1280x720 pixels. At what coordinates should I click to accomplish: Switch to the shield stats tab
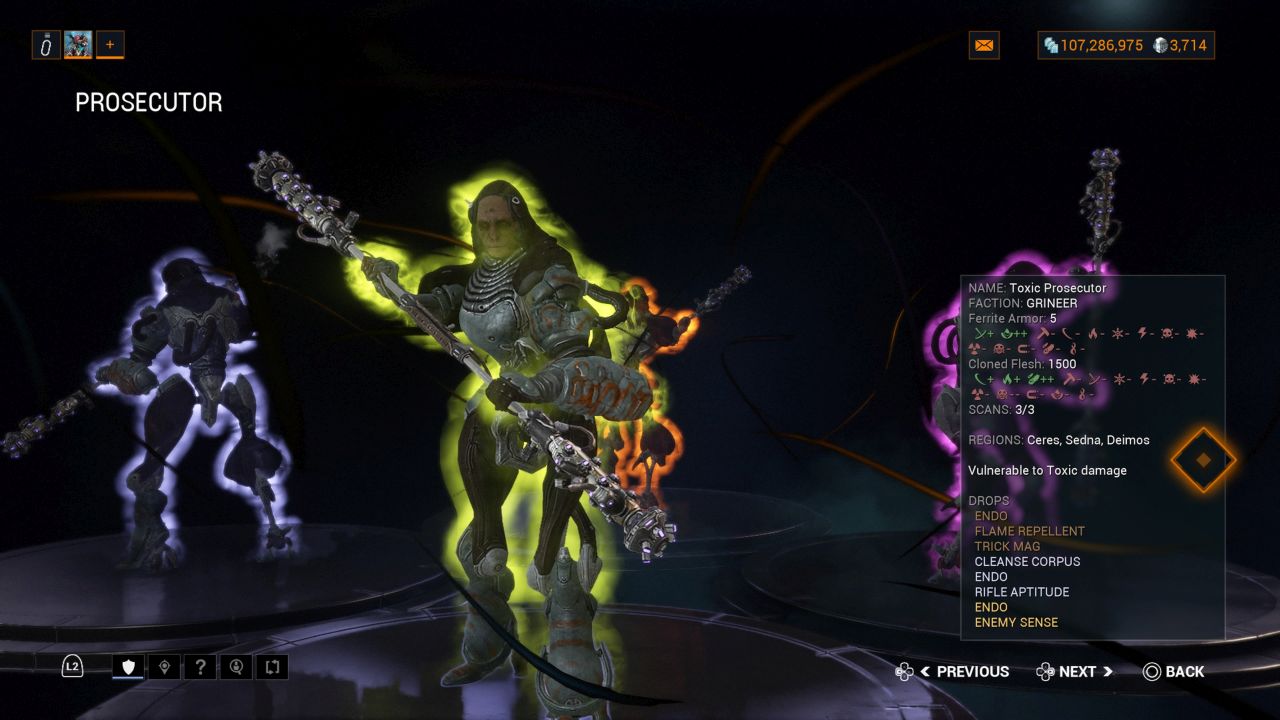128,666
